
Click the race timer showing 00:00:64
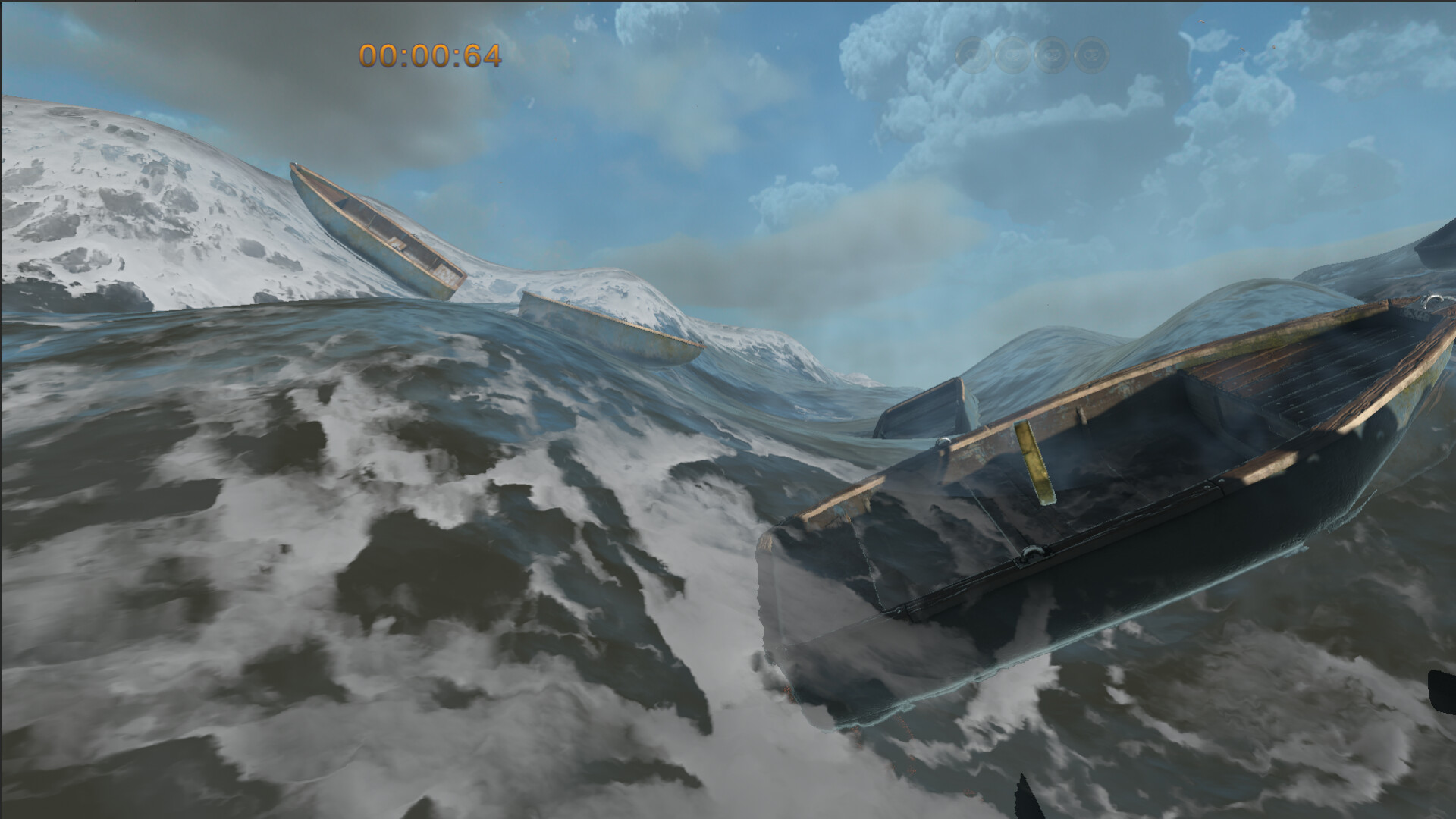pos(429,55)
